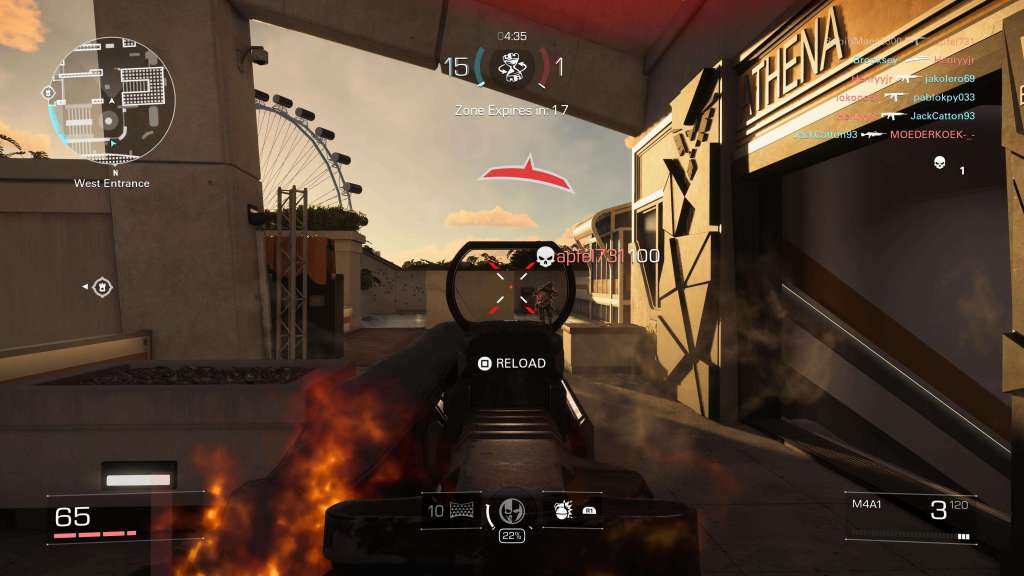The image size is (1024, 576).
Task: Activate the split-skull ultra ability icon
Action: [512, 511]
